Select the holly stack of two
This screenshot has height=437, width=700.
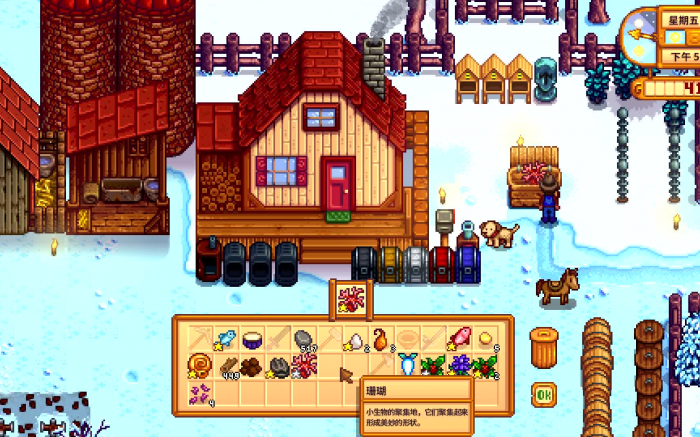(485, 365)
